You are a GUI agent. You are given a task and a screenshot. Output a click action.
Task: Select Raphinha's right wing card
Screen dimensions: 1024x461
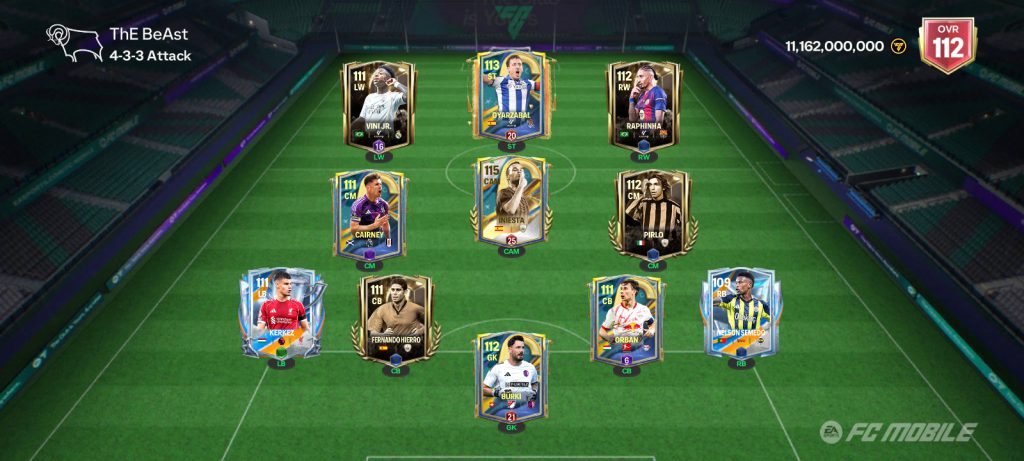pos(645,105)
